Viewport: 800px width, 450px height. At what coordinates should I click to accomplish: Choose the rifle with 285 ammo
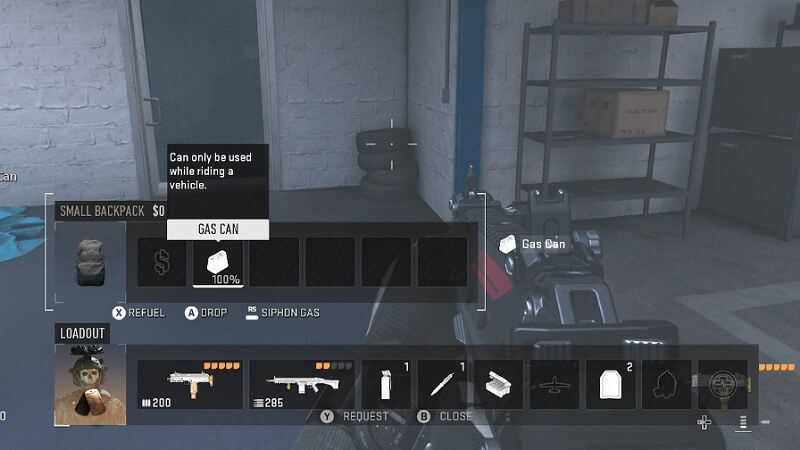(x=301, y=385)
